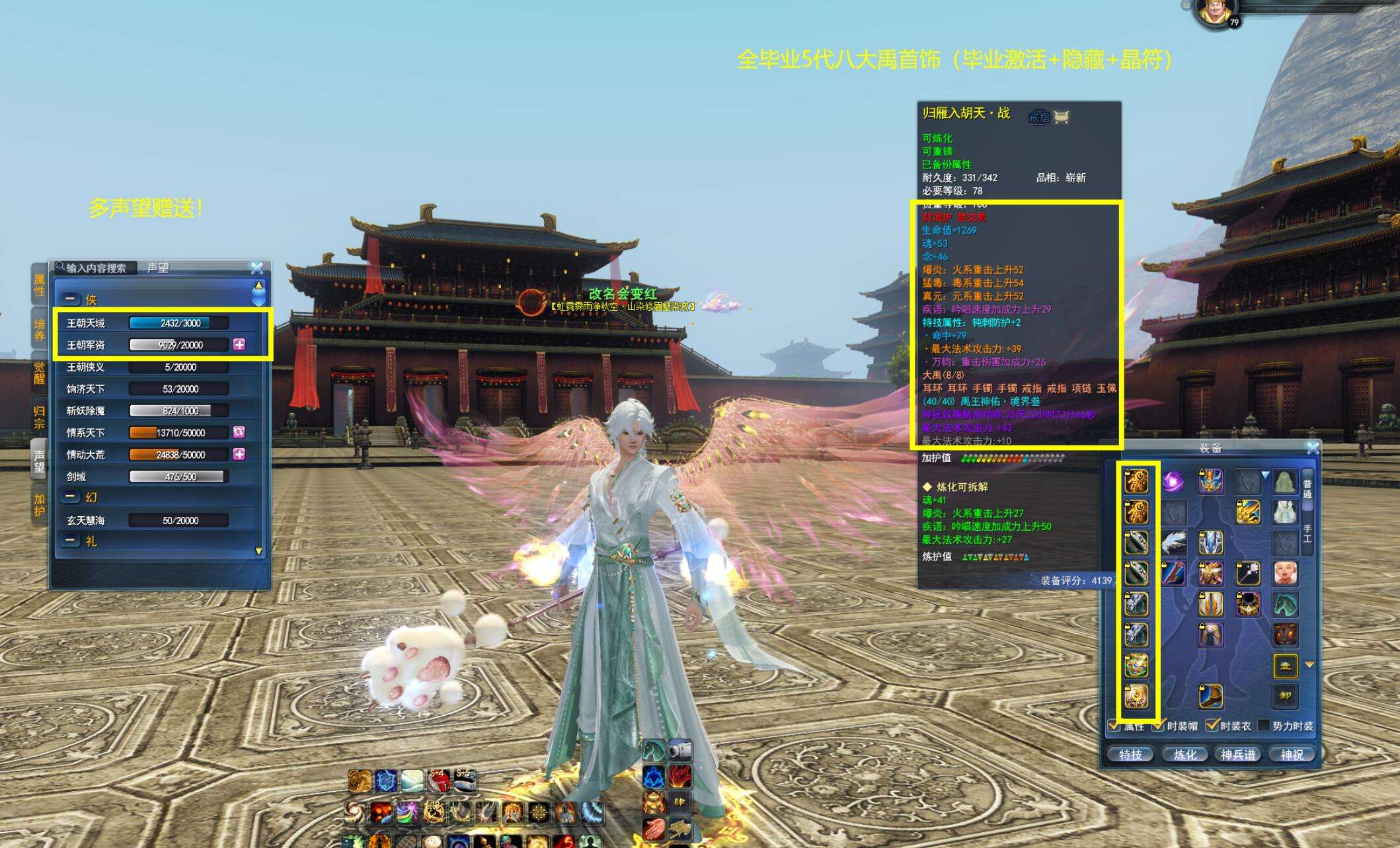1400x848 pixels.
Task: Open the 神兵谱 weapon codex
Action: pos(1238,754)
